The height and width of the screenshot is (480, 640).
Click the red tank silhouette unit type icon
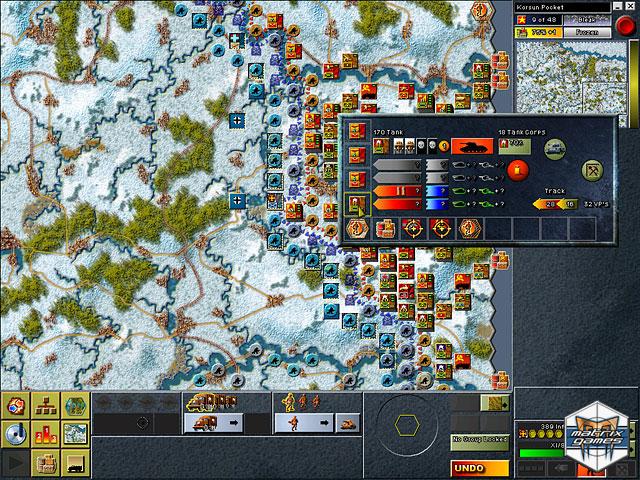tap(471, 146)
